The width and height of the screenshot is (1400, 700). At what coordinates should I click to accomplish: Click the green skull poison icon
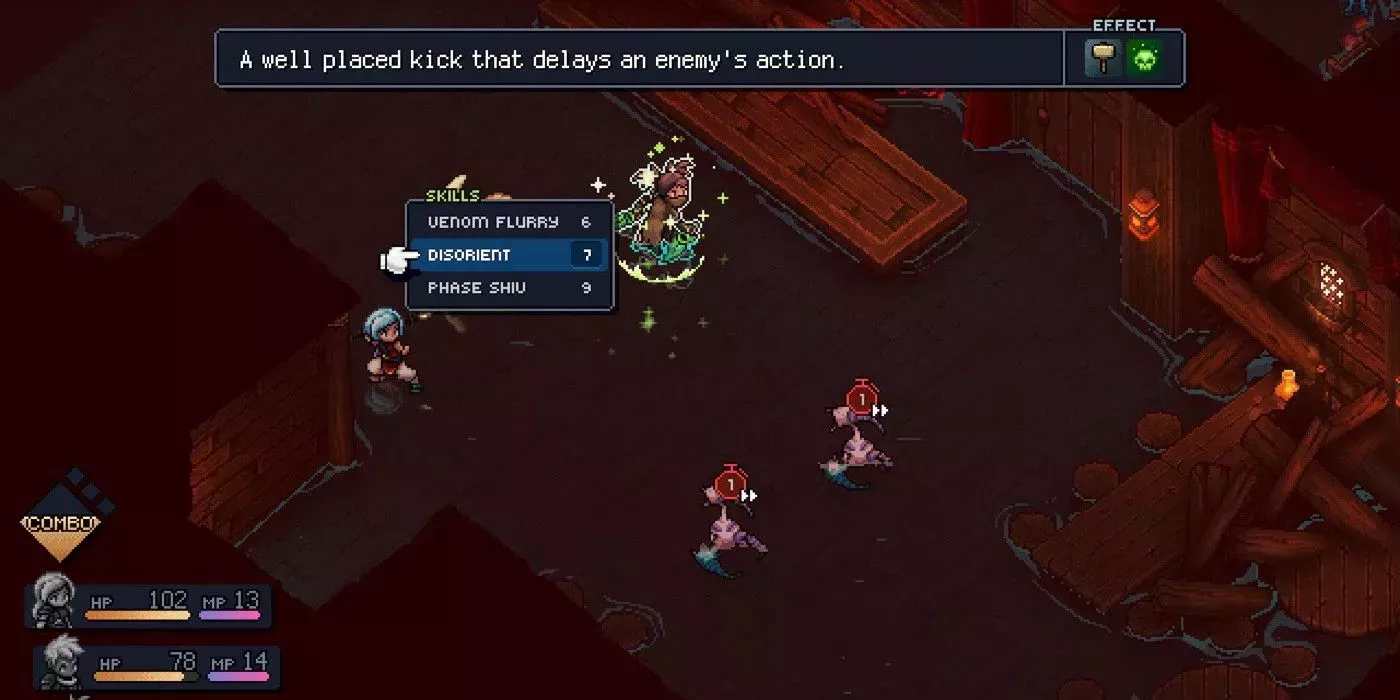(1144, 59)
